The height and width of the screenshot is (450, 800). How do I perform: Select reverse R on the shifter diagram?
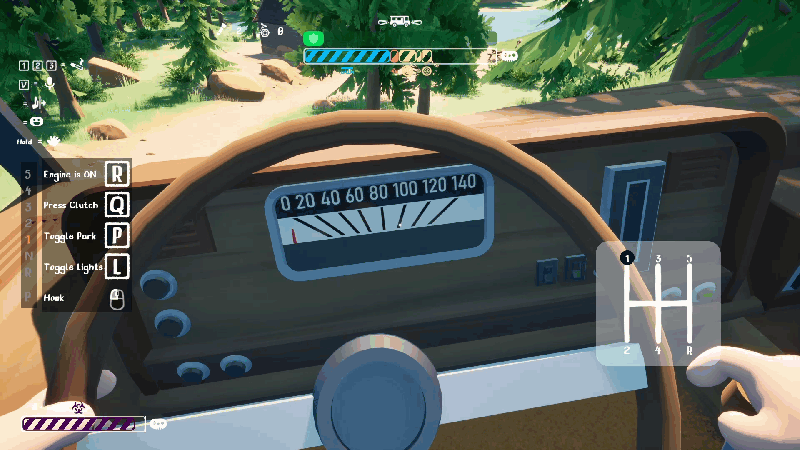(689, 350)
